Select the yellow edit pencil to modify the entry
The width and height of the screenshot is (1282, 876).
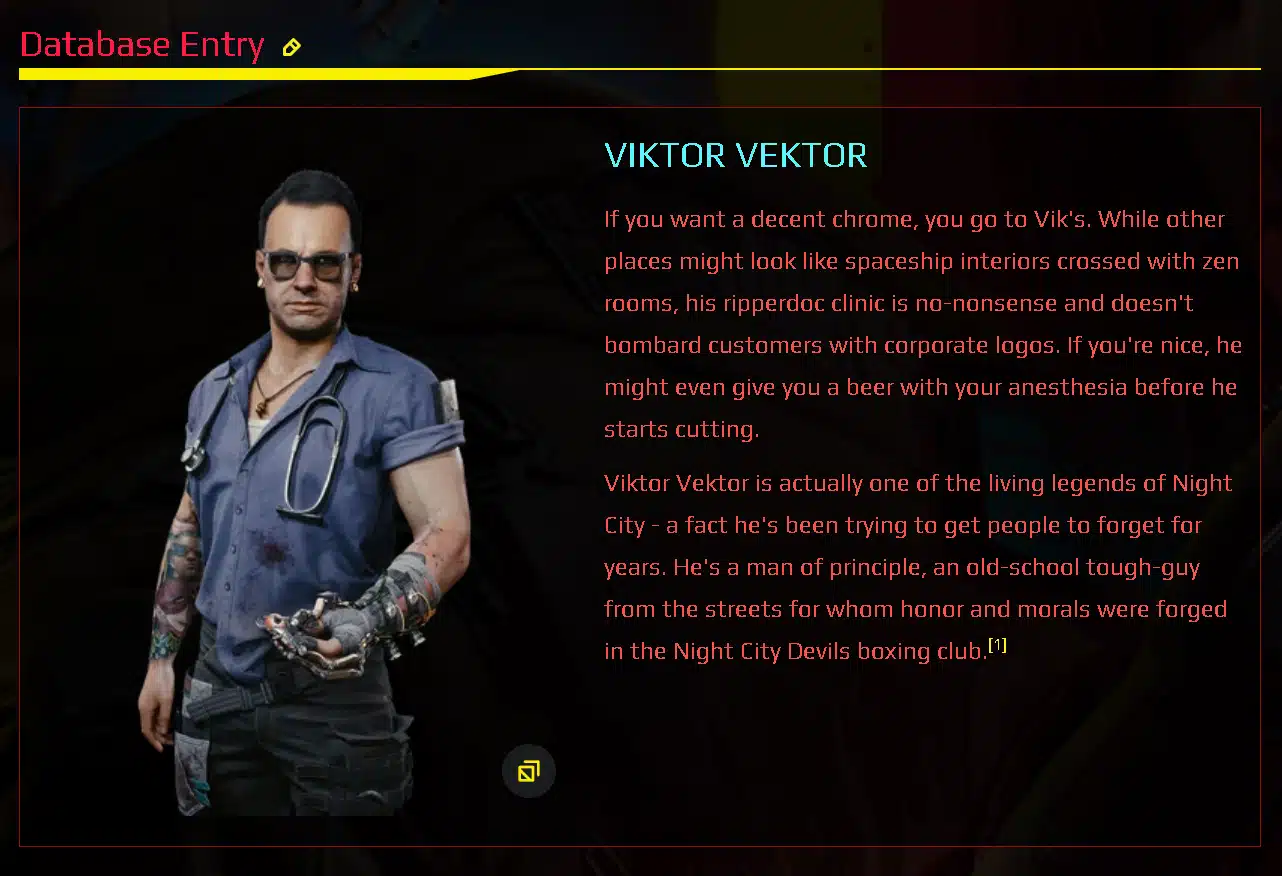(x=291, y=46)
